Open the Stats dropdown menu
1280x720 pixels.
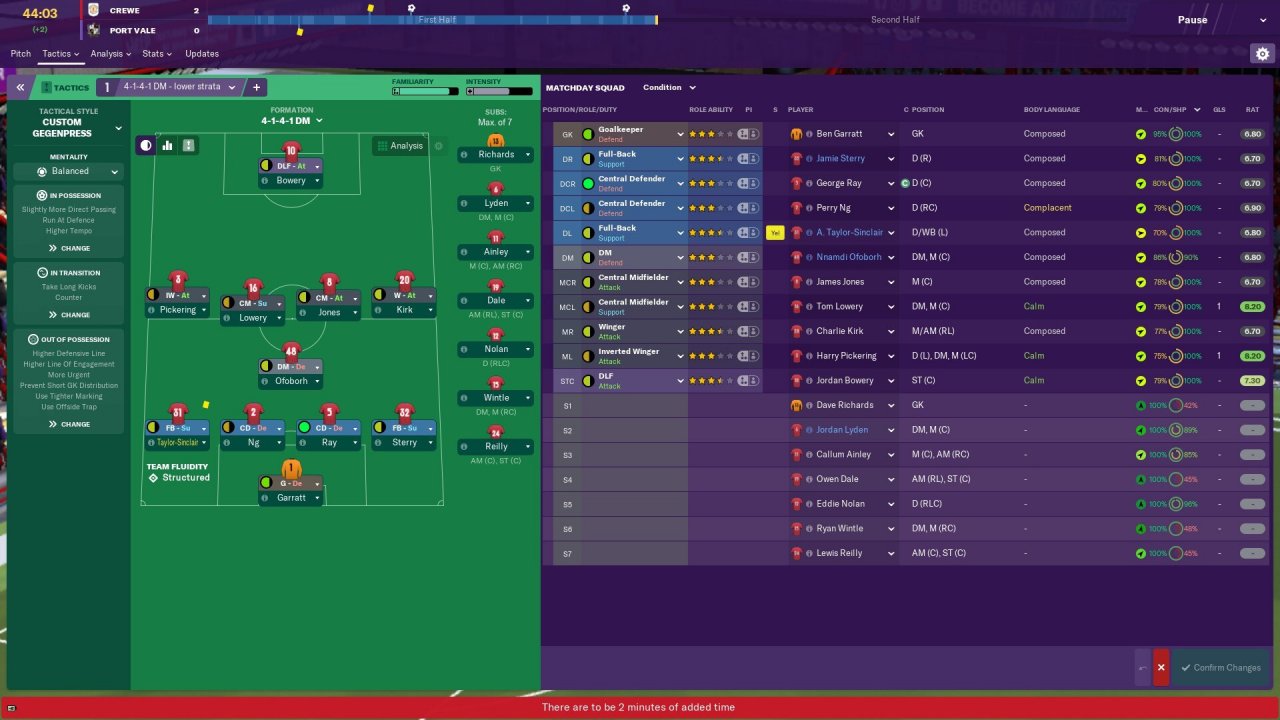[156, 54]
